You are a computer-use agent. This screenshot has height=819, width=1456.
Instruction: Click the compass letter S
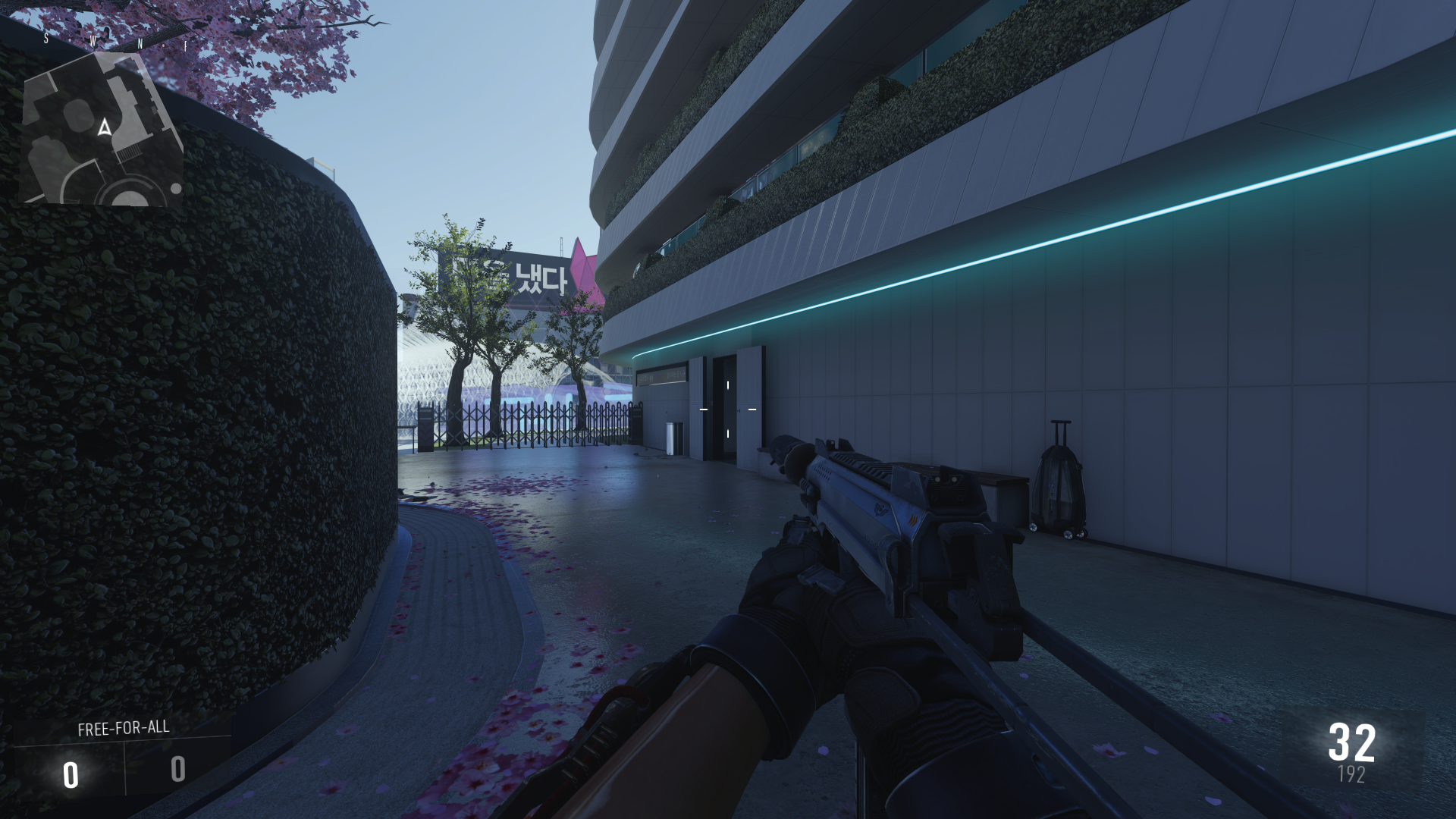[45, 37]
